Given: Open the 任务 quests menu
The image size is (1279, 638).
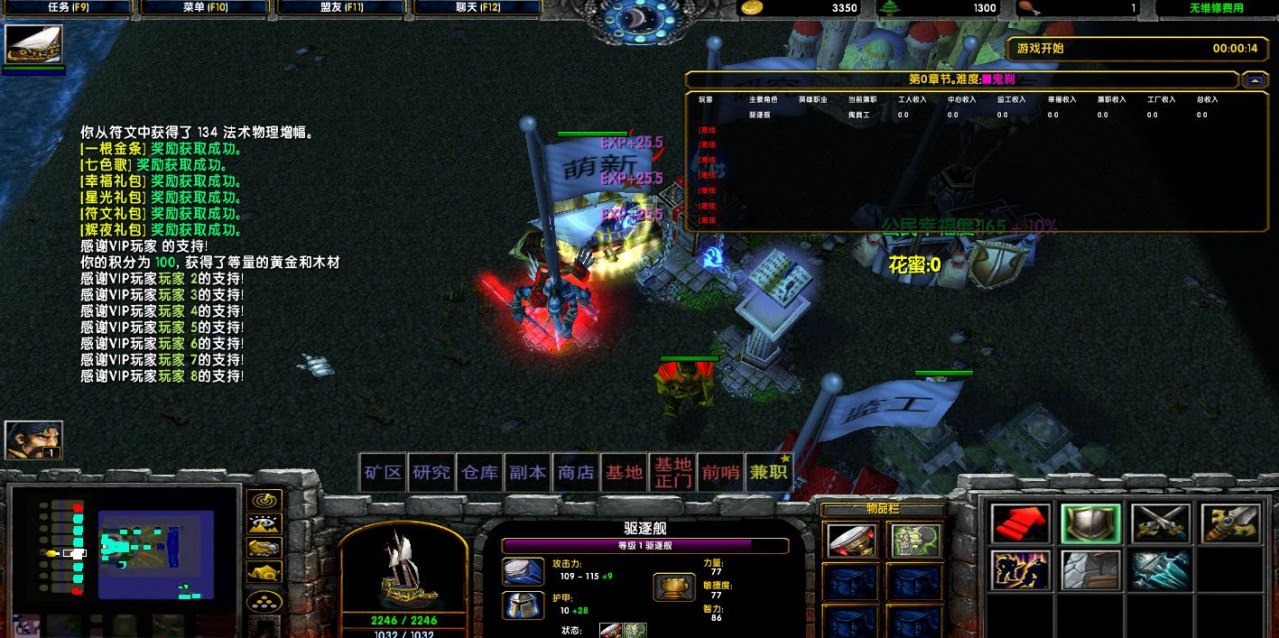Looking at the screenshot, I should tap(67, 8).
